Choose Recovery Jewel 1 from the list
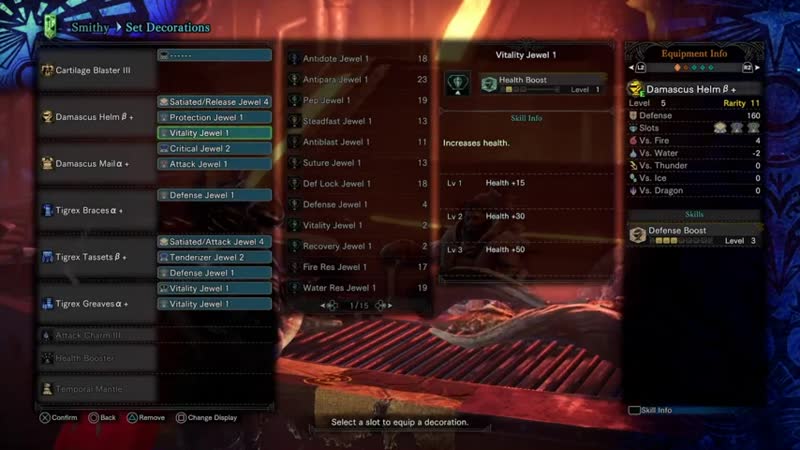The image size is (800, 450). [359, 246]
